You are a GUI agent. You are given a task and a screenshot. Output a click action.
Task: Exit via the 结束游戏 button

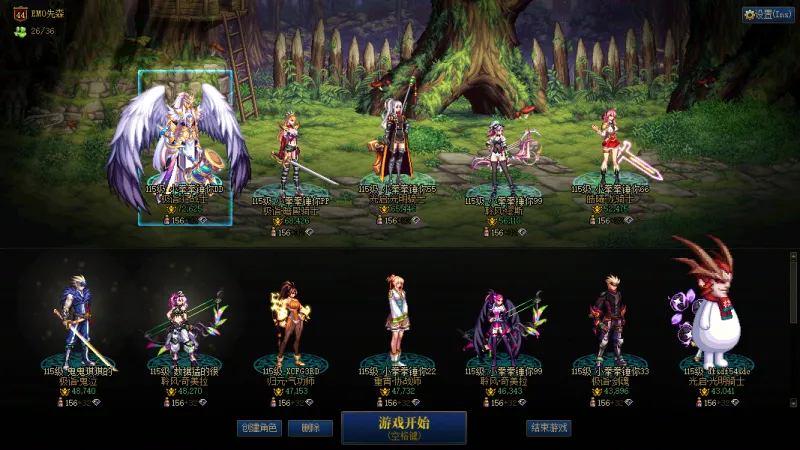tap(549, 428)
